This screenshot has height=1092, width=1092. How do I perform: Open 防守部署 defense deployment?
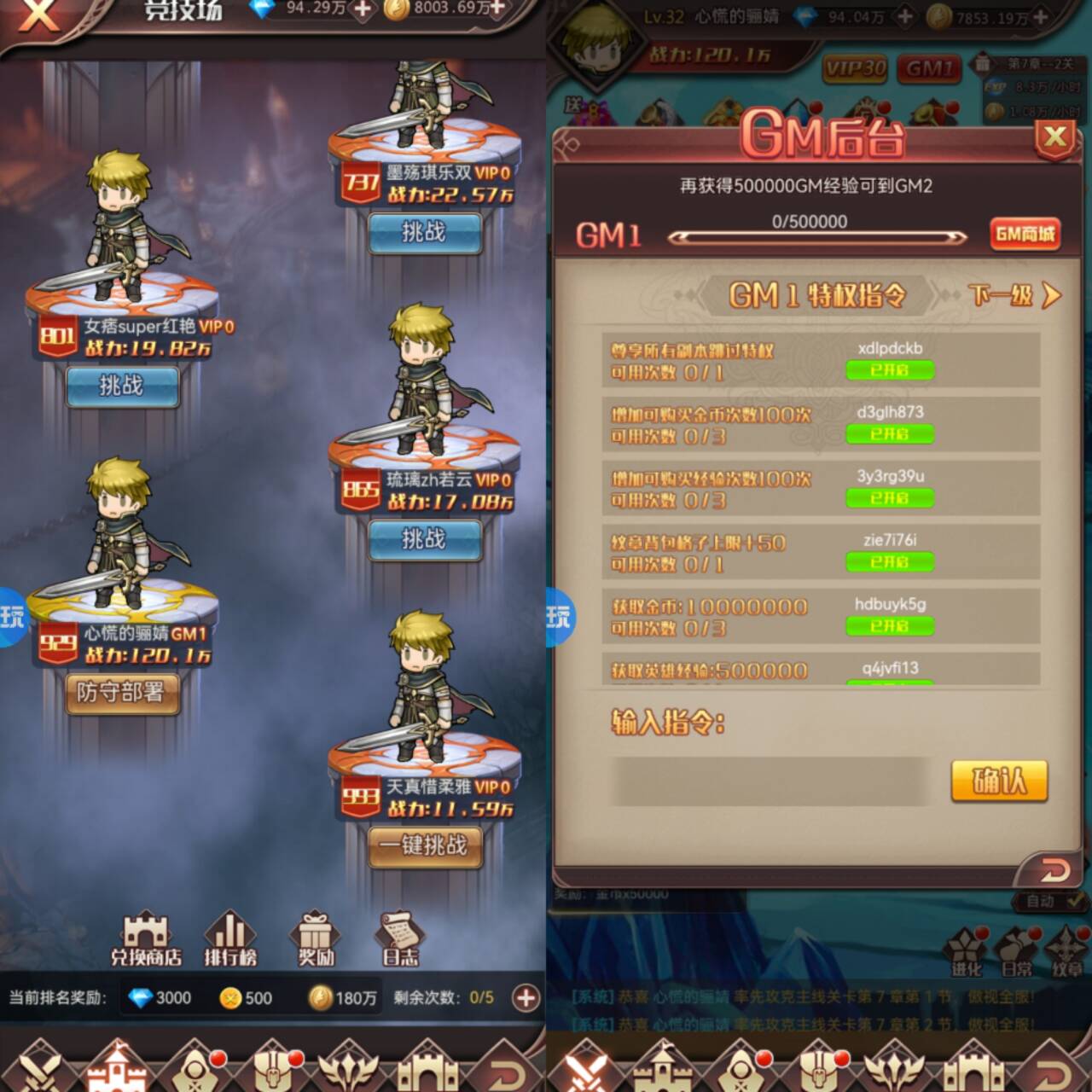pyautogui.click(x=122, y=693)
